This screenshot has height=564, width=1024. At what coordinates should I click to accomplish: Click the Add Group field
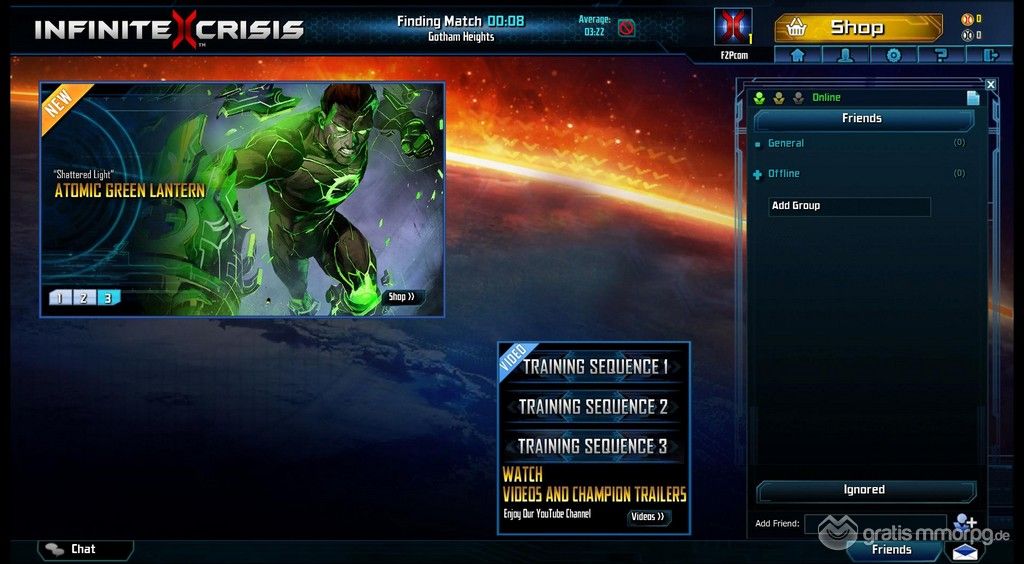click(x=849, y=206)
